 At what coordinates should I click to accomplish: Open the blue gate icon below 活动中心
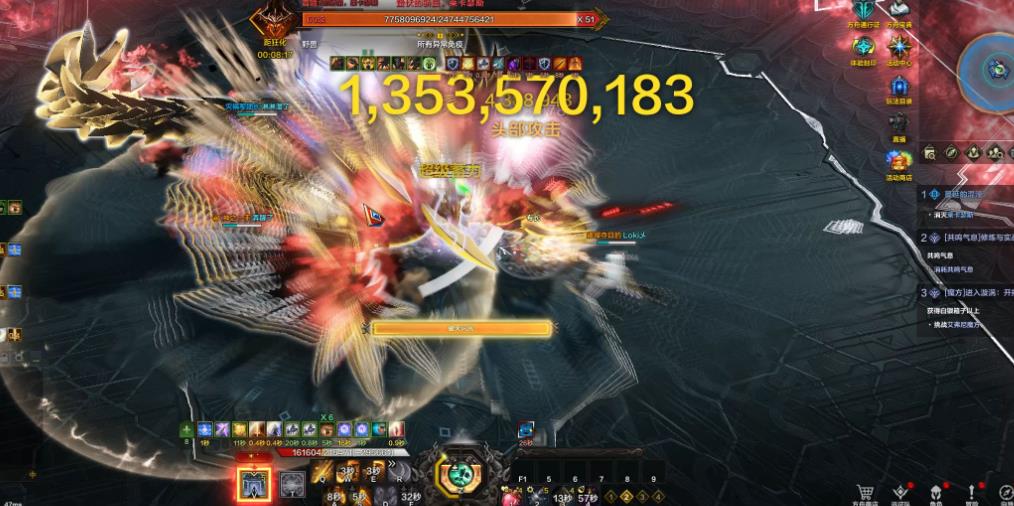(x=900, y=85)
